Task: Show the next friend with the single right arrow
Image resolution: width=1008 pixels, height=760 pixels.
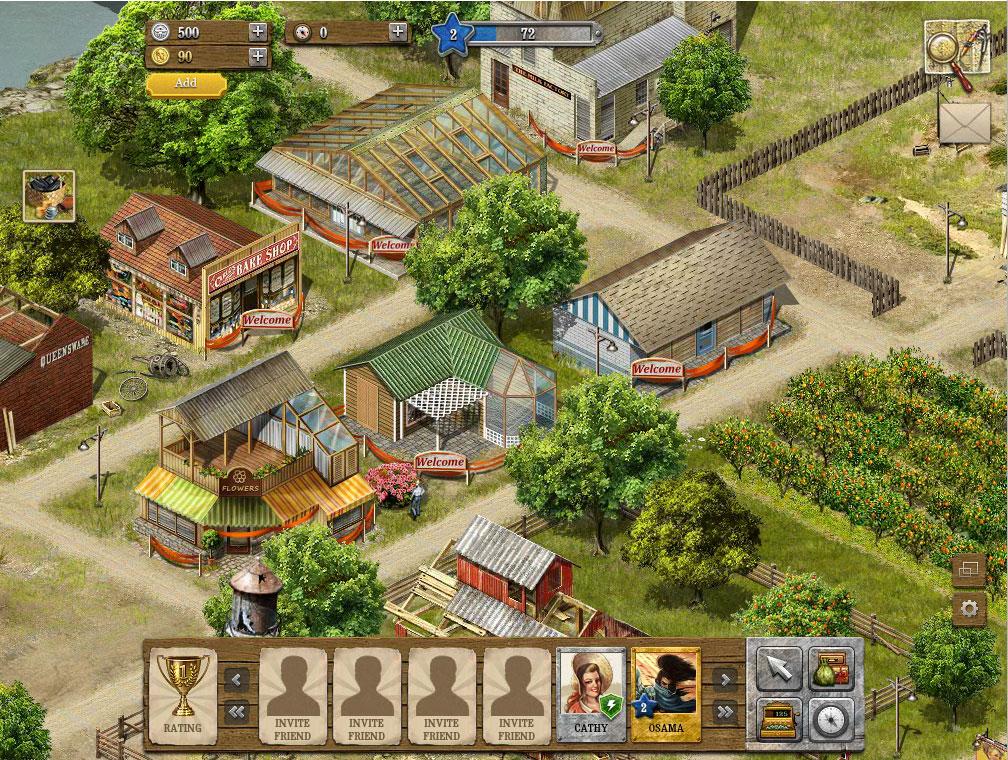Action: [724, 680]
